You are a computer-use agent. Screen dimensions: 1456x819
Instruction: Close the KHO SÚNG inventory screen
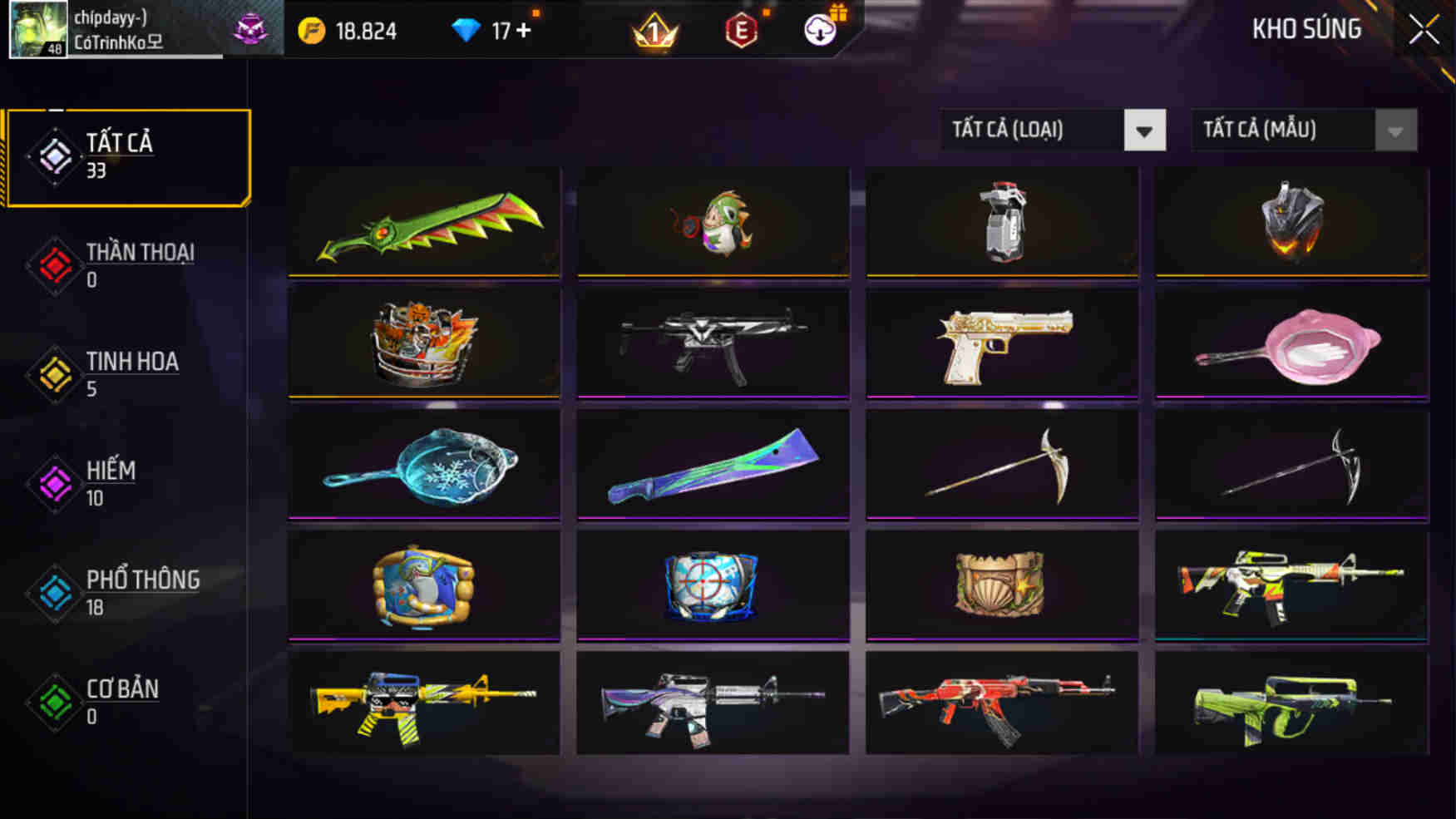pyautogui.click(x=1423, y=28)
